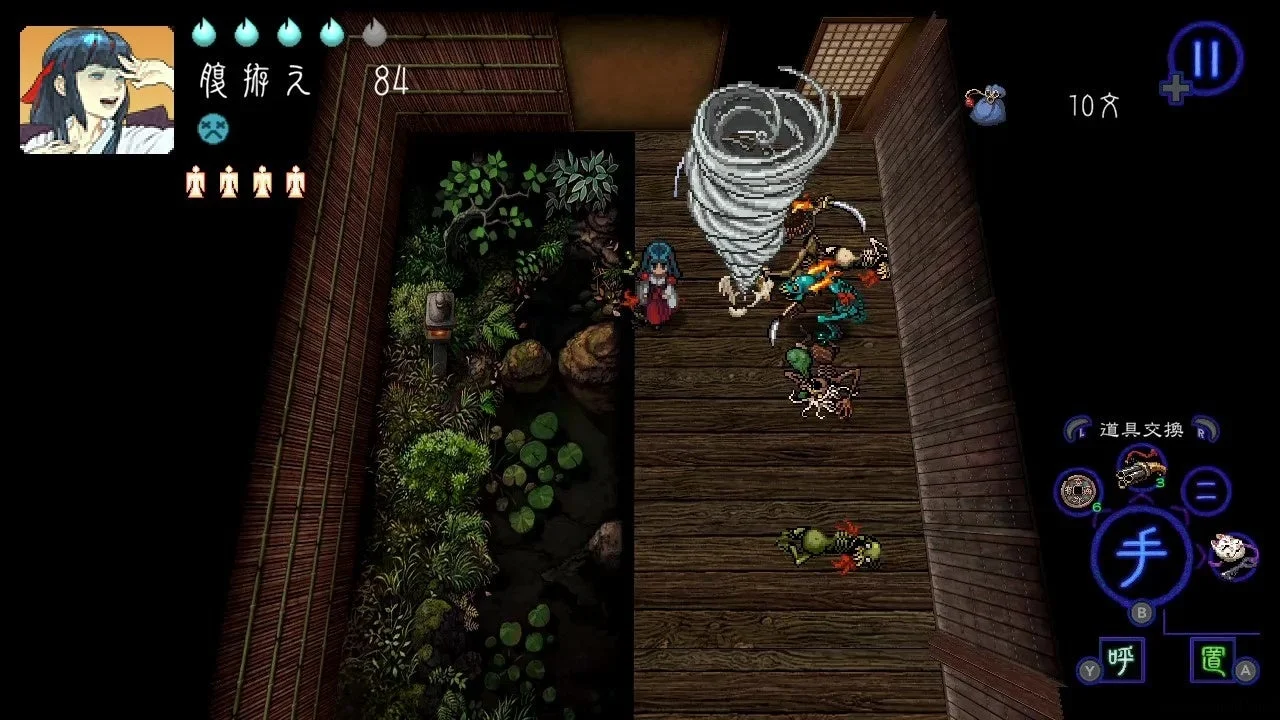Select the six-coin item icon on the wheel
Image resolution: width=1280 pixels, height=720 pixels.
[1076, 492]
